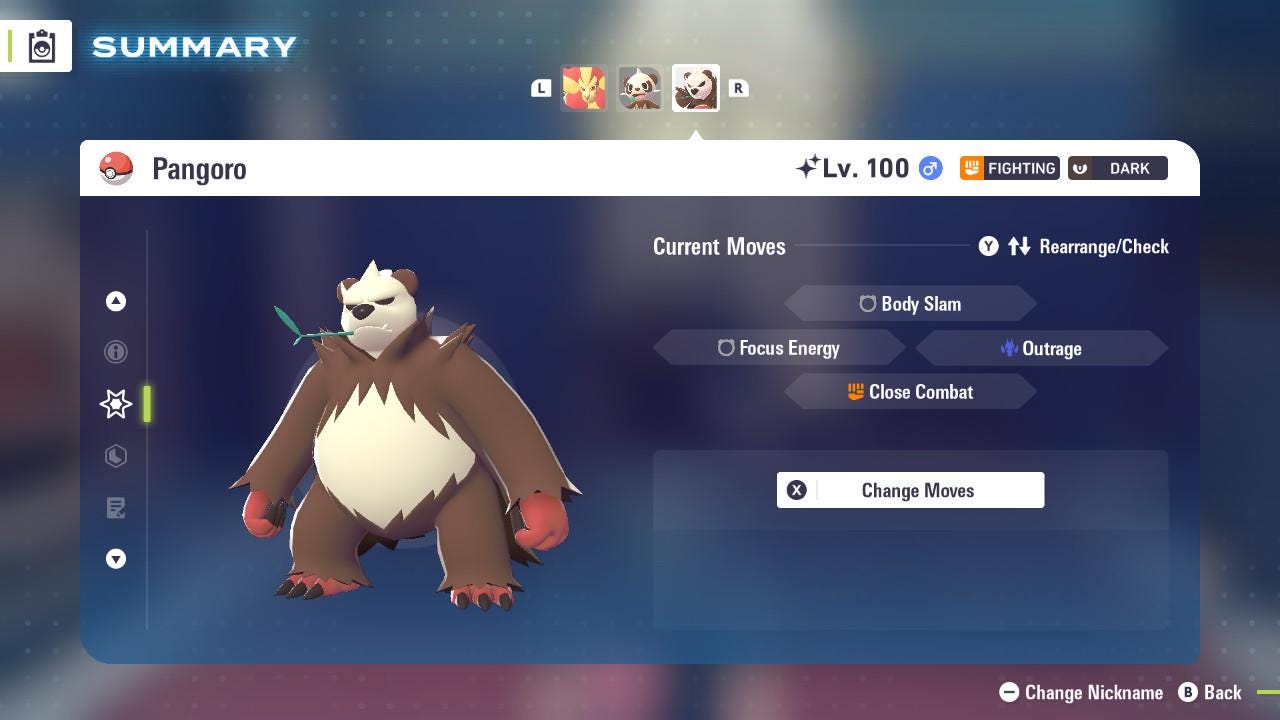This screenshot has width=1280, height=720.
Task: Click the up arrow atop the sidebar
Action: point(116,300)
